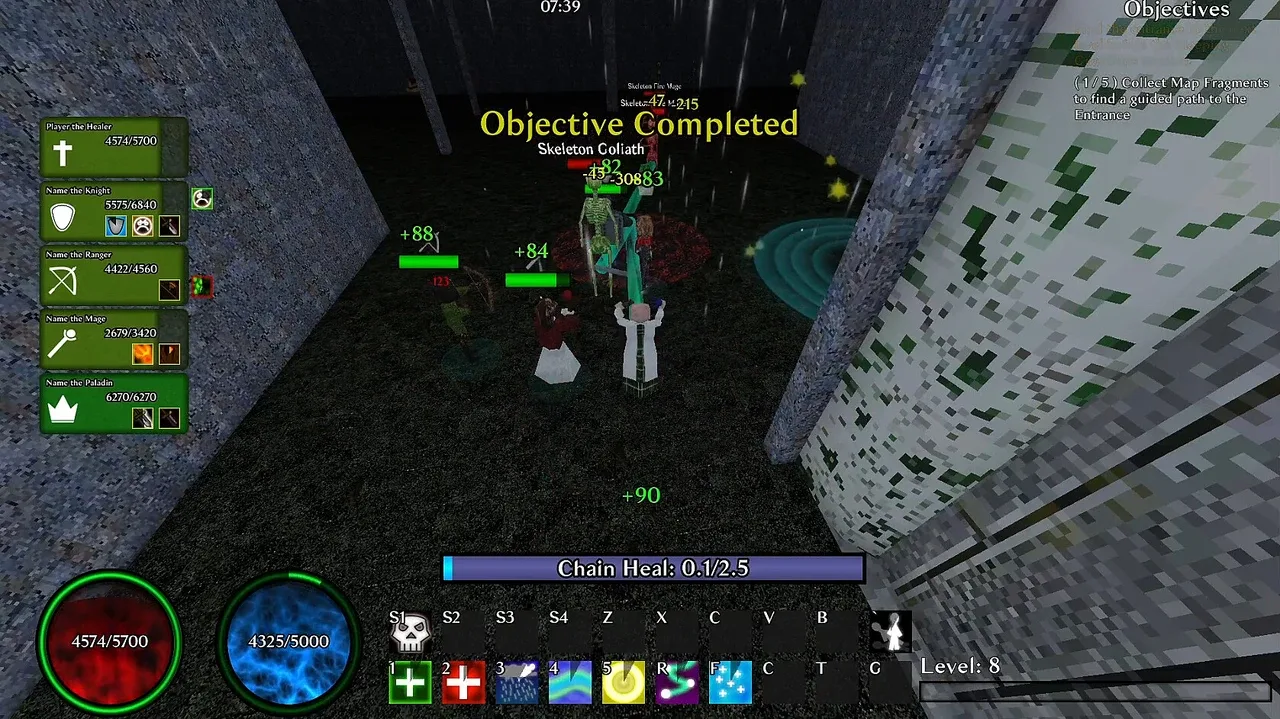Use the rain cloud ability in slot 3
The height and width of the screenshot is (719, 1280).
(x=517, y=683)
